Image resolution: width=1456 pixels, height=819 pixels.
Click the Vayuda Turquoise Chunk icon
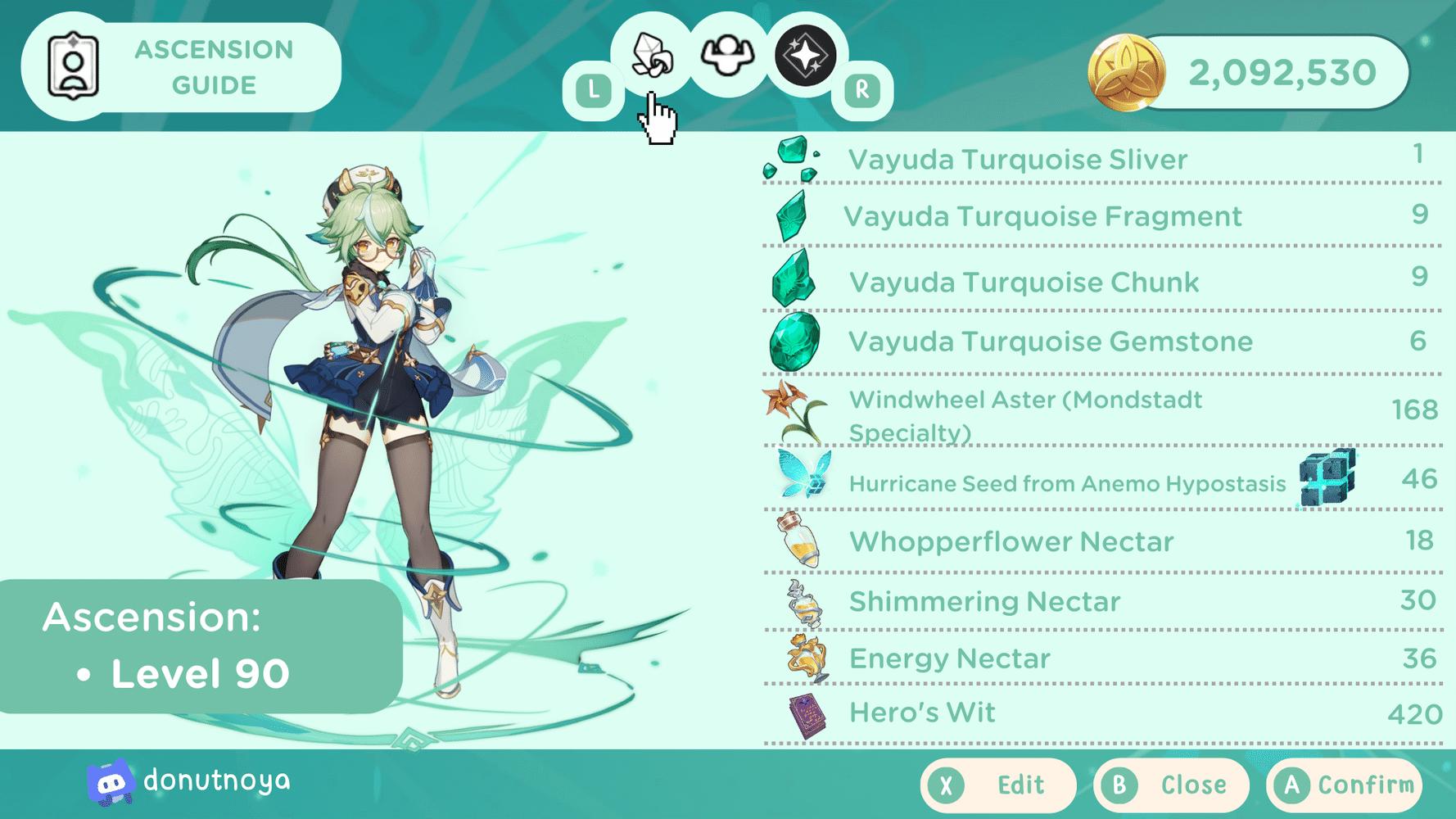(793, 279)
